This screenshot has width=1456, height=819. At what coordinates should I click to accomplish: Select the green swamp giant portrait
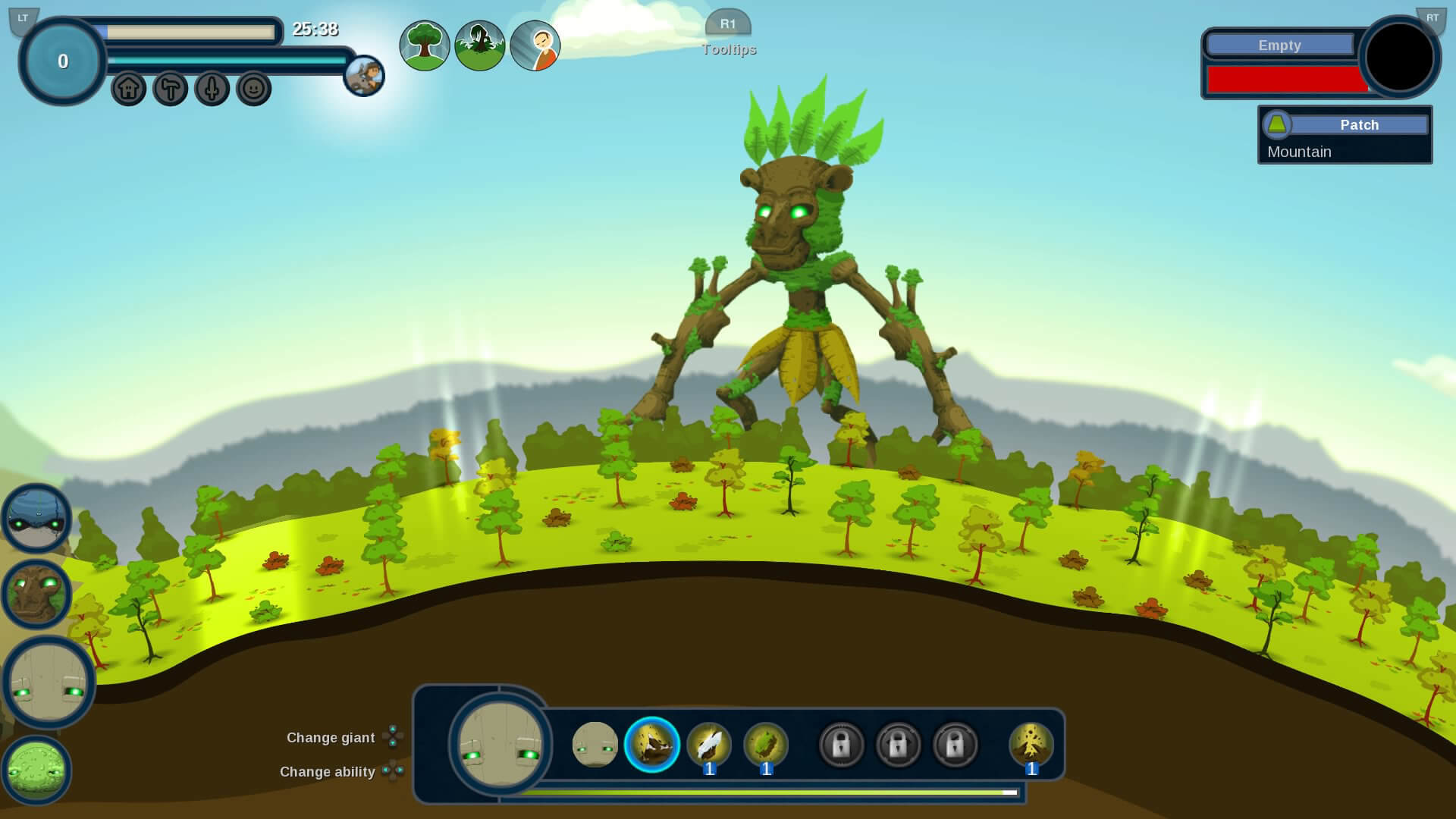36,770
